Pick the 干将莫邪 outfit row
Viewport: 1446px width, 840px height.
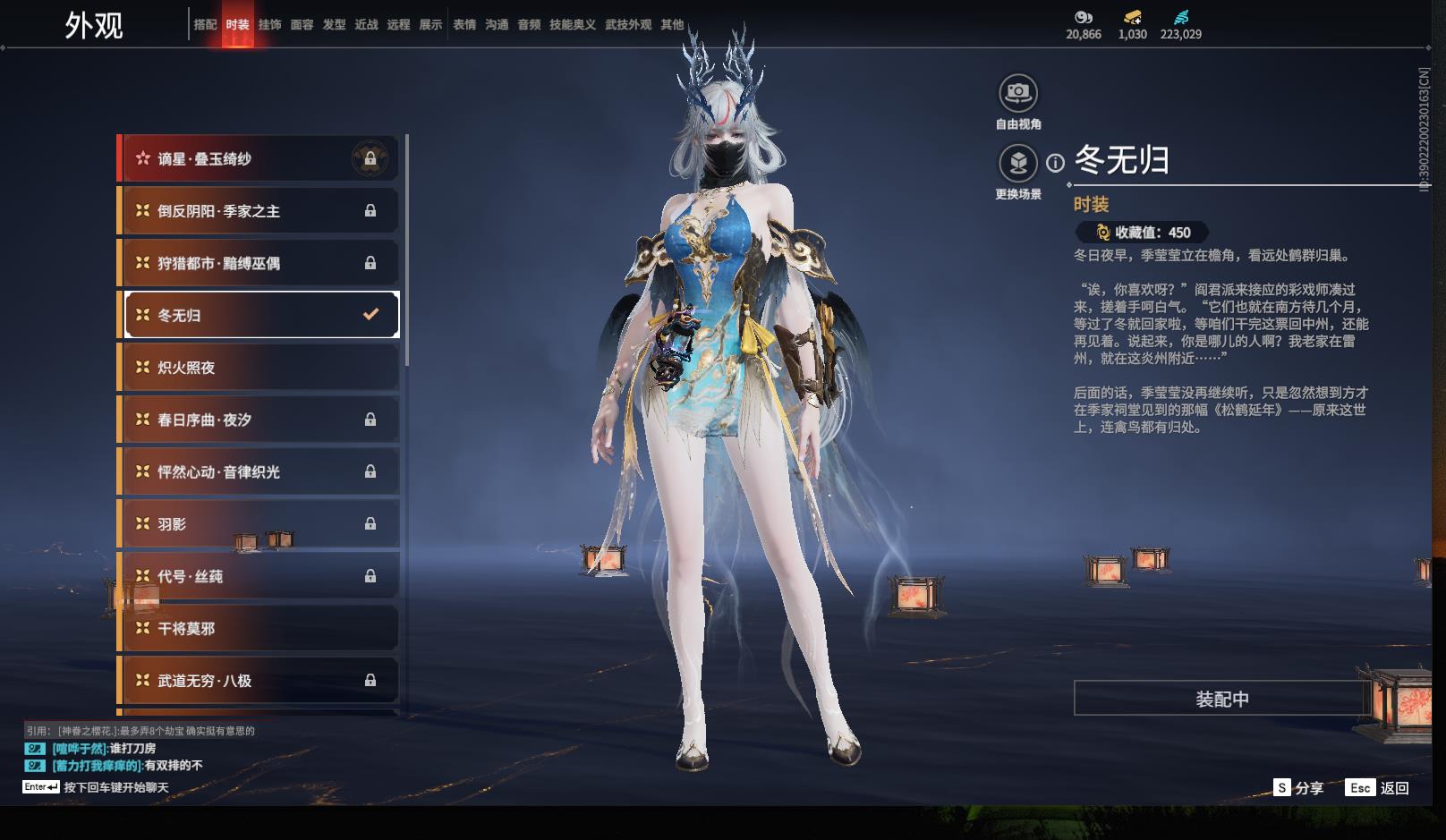(x=259, y=629)
